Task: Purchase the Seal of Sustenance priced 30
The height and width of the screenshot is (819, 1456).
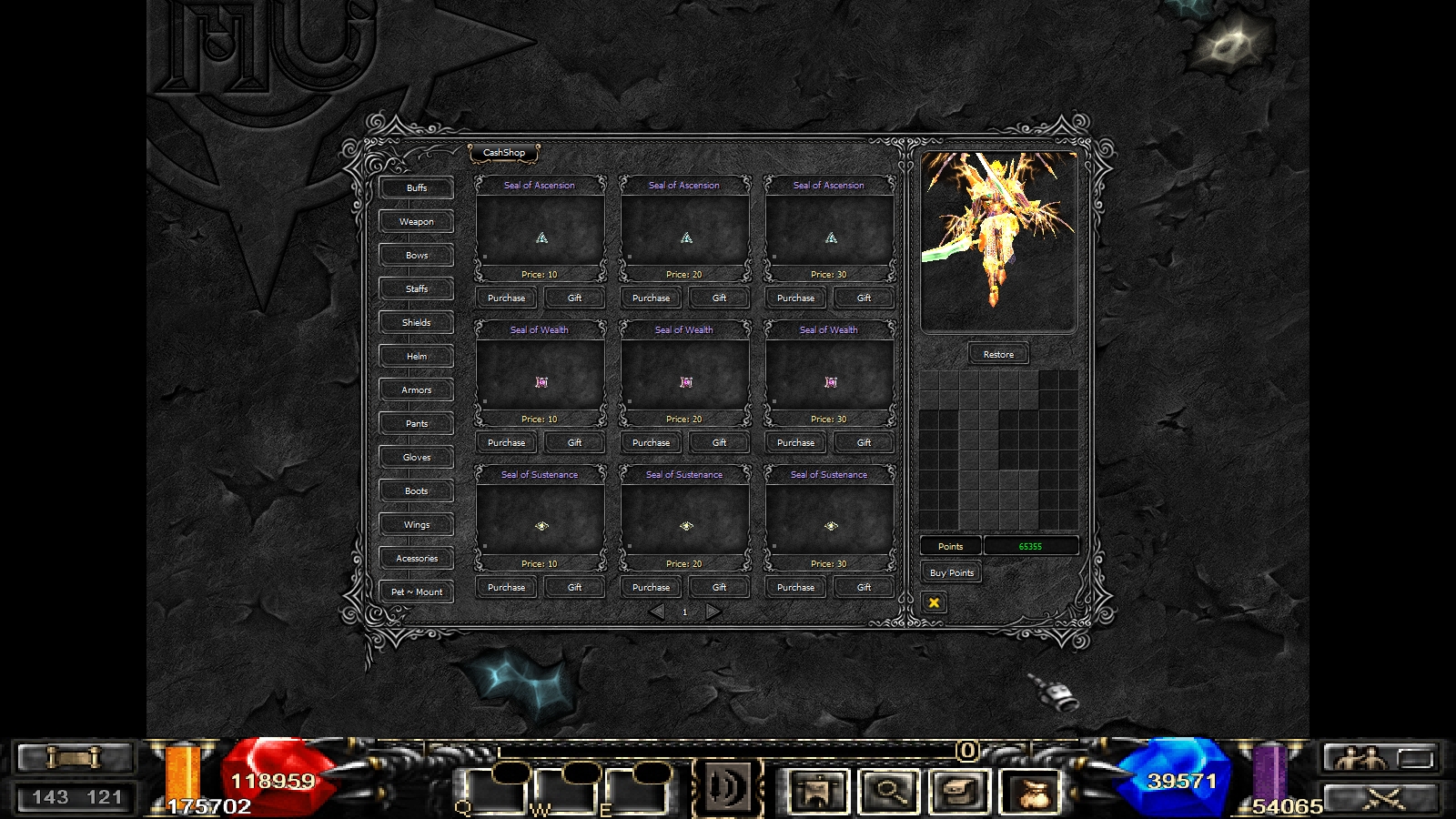Action: [795, 588]
